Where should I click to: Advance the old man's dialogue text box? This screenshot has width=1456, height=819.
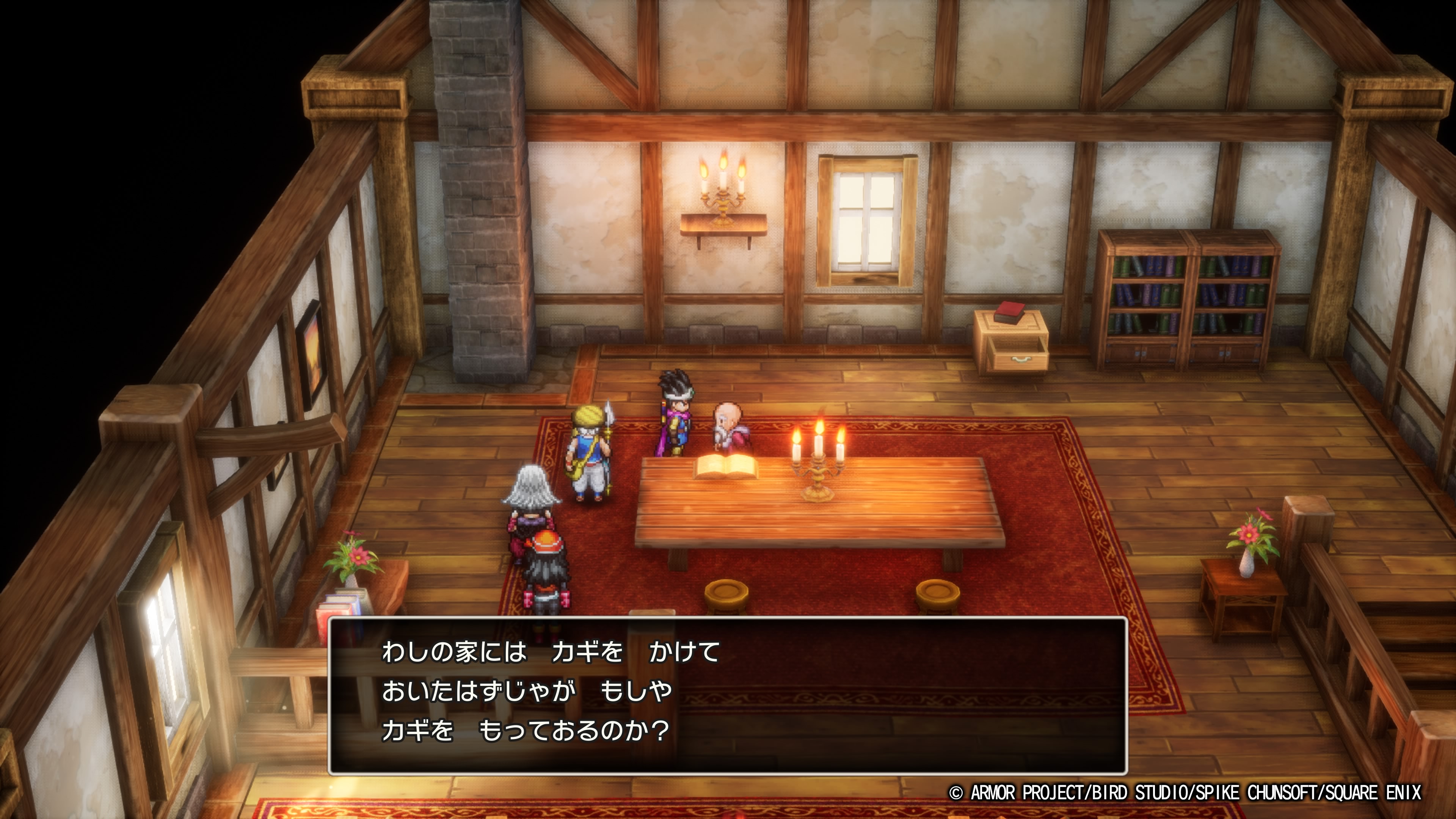(728, 695)
